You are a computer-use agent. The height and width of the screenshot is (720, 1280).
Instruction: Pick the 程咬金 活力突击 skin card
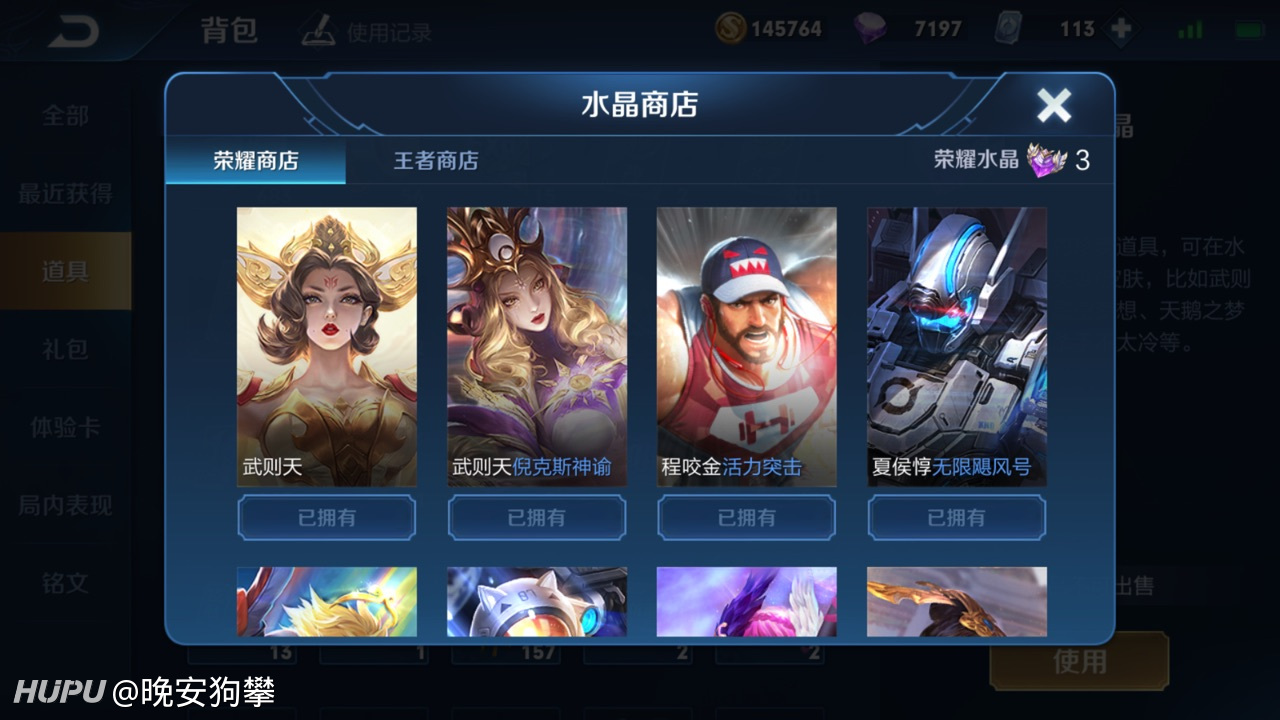pos(747,346)
